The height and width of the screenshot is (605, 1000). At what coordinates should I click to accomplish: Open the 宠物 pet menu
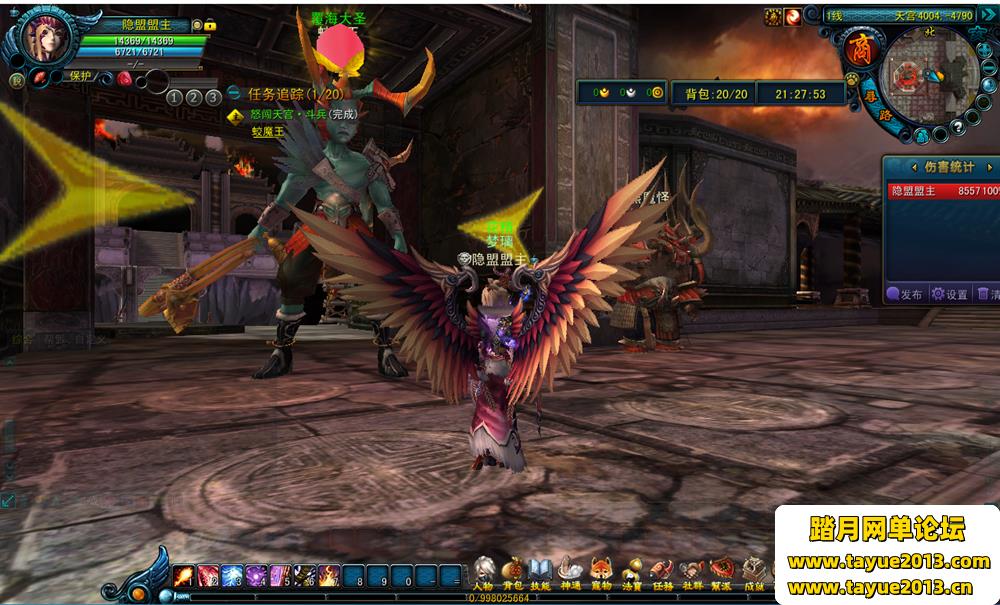[601, 574]
